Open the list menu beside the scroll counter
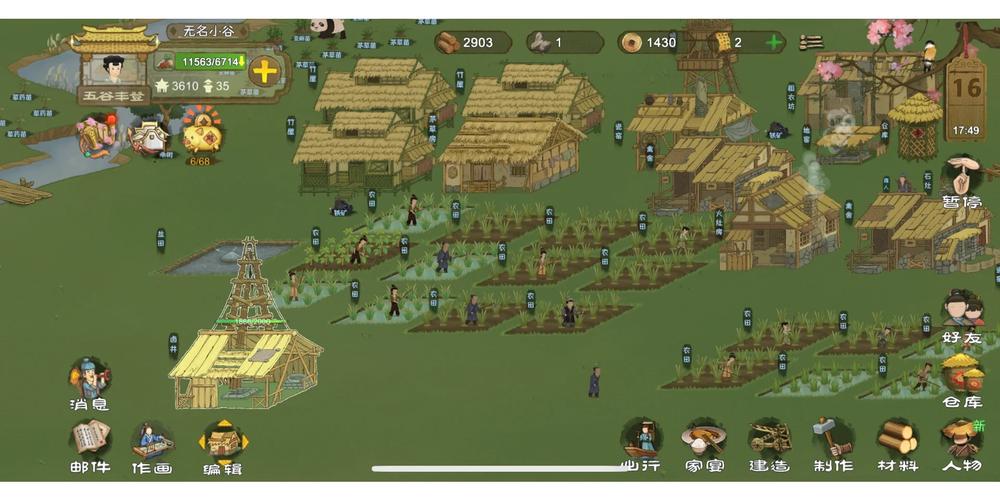Viewport: 1000px width, 500px height. click(811, 42)
